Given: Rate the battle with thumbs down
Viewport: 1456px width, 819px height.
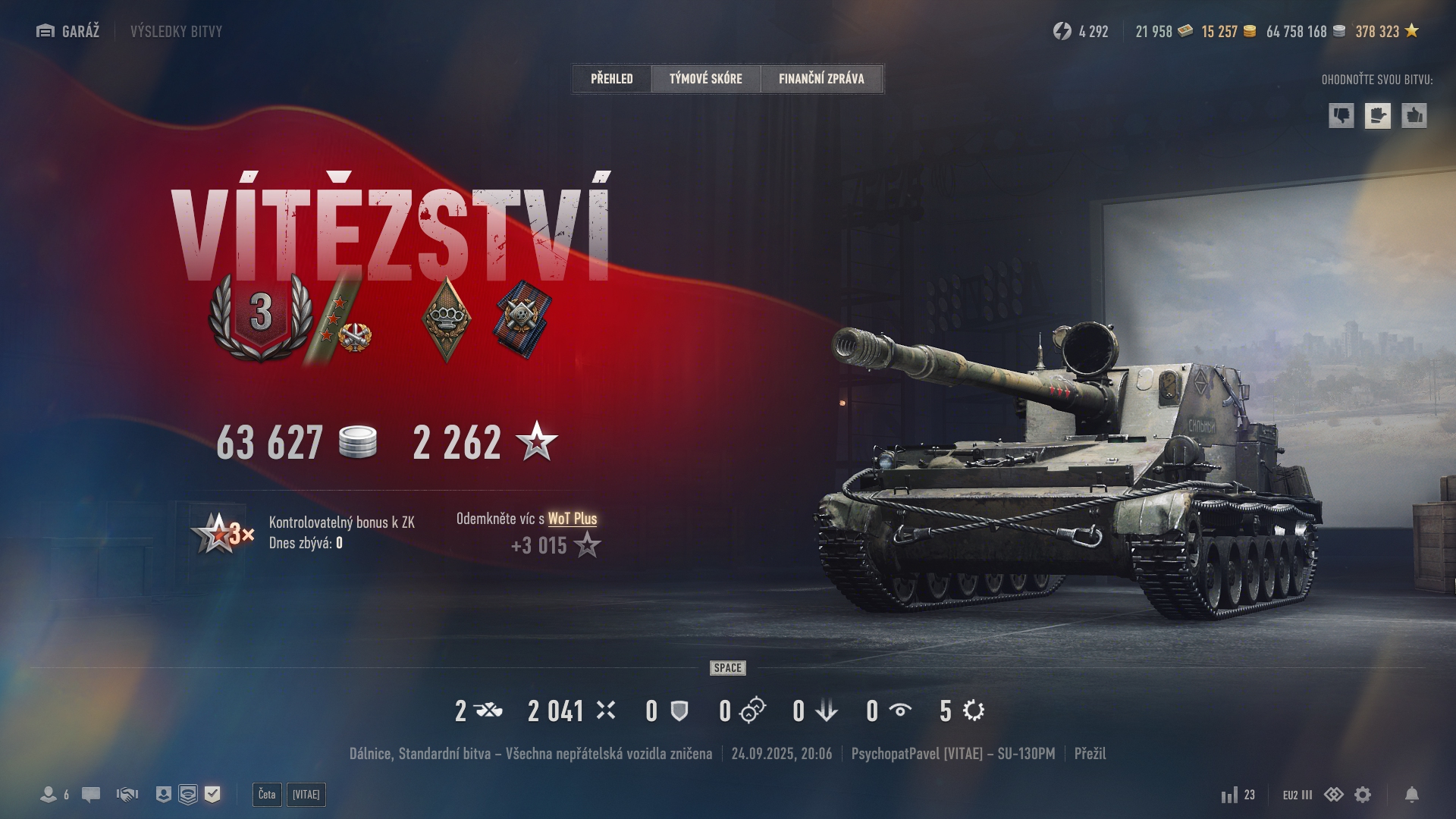Looking at the screenshot, I should point(1341,116).
